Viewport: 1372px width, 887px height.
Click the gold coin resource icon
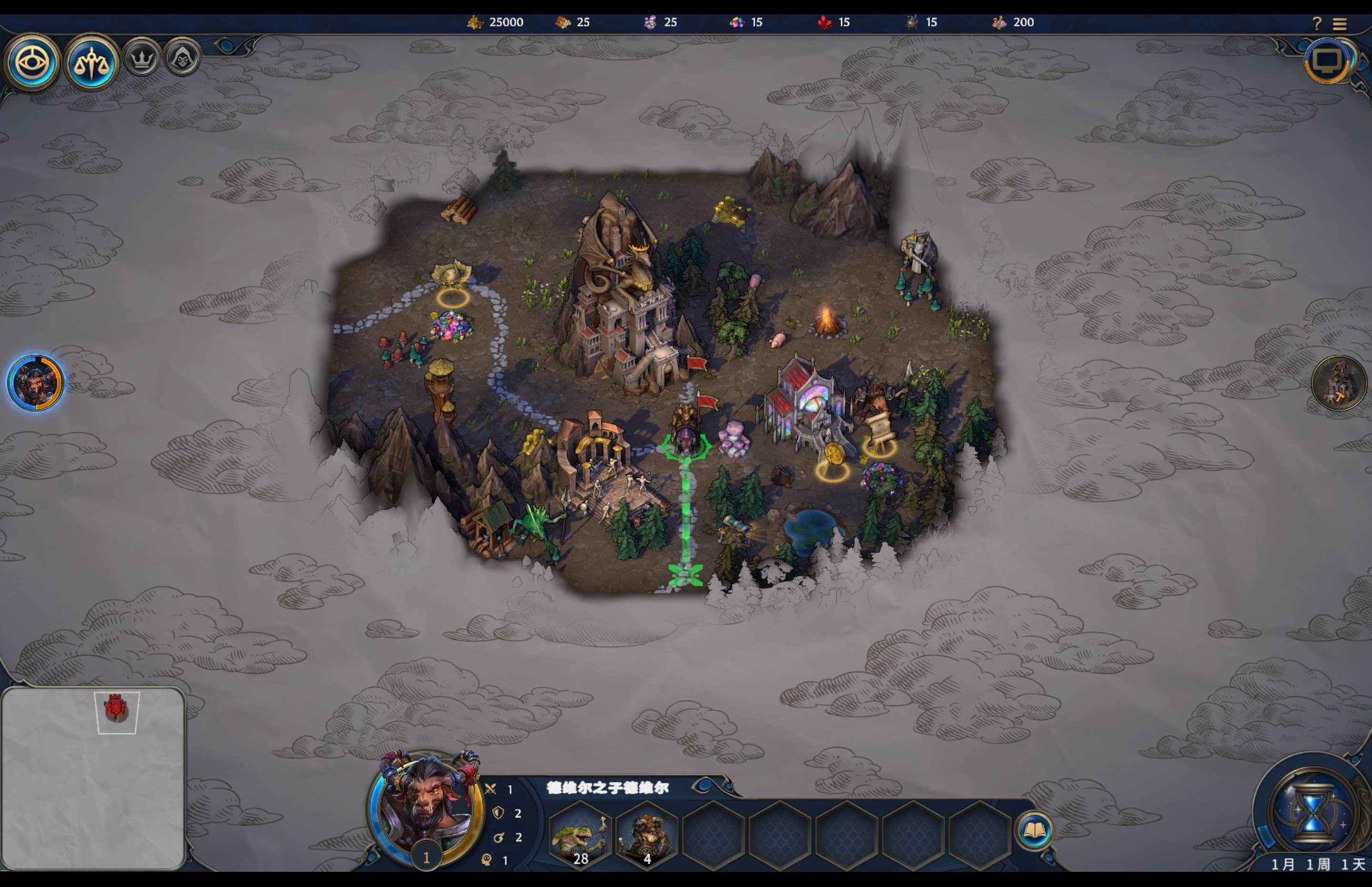(474, 22)
